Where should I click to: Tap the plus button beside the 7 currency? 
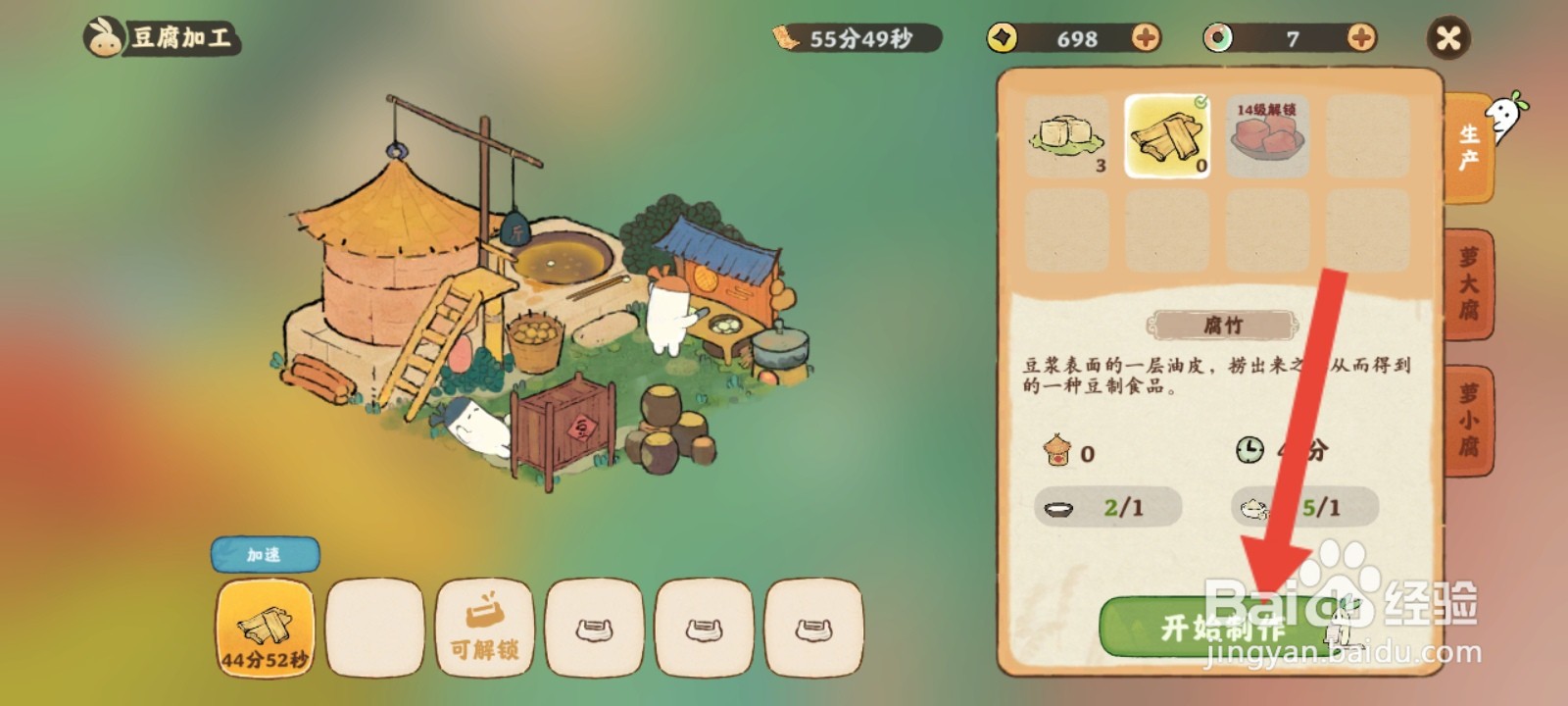click(x=1360, y=39)
